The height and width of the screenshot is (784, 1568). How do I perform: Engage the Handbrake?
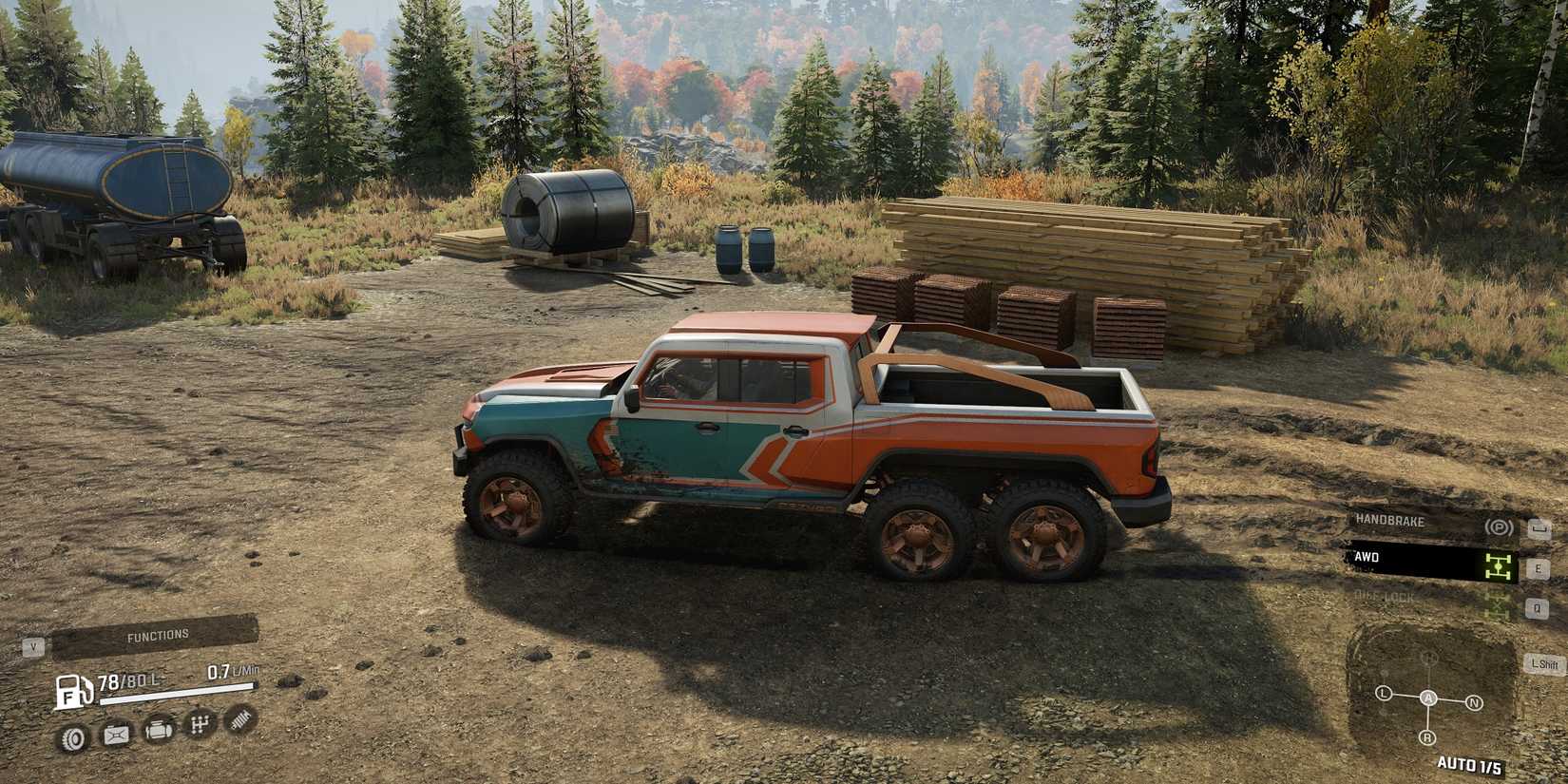point(1387,522)
